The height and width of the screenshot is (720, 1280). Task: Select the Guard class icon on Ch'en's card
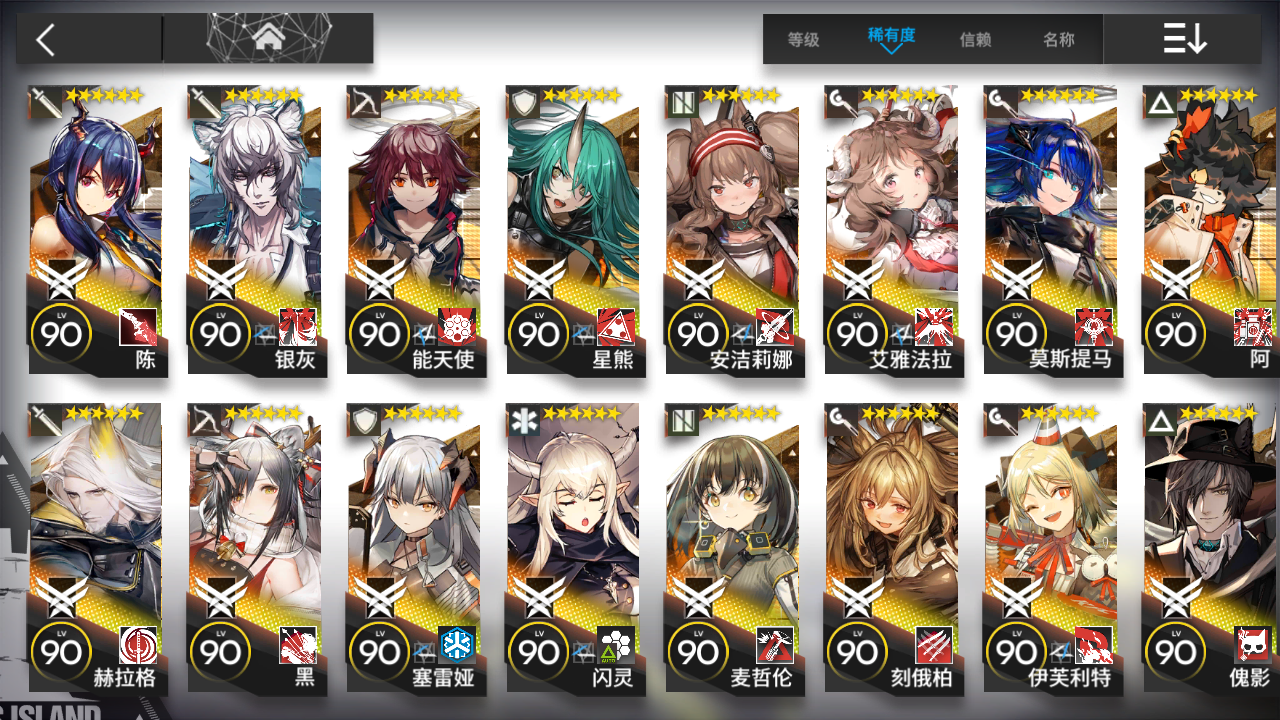click(x=45, y=101)
